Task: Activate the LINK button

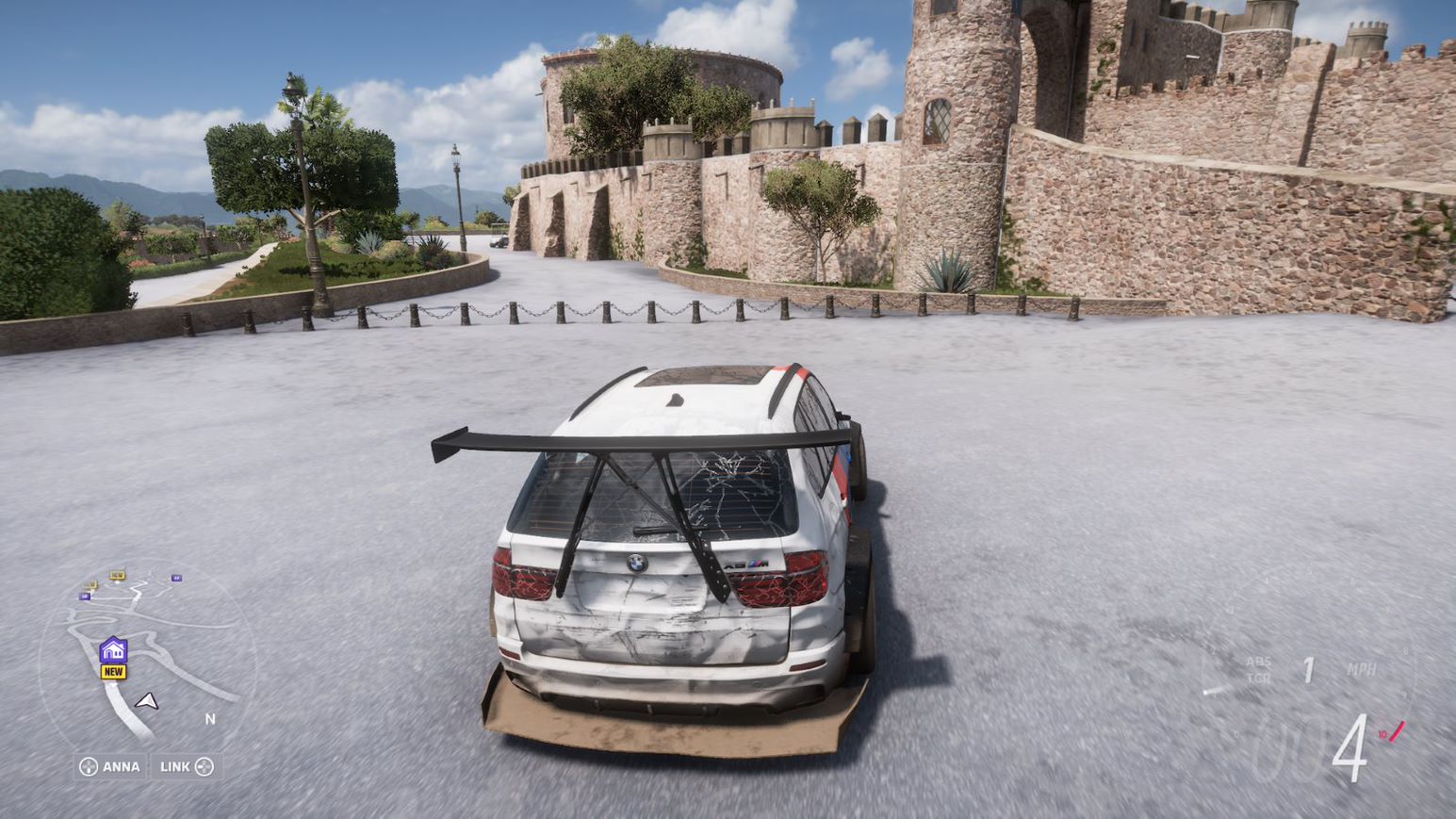Action: pyautogui.click(x=175, y=765)
